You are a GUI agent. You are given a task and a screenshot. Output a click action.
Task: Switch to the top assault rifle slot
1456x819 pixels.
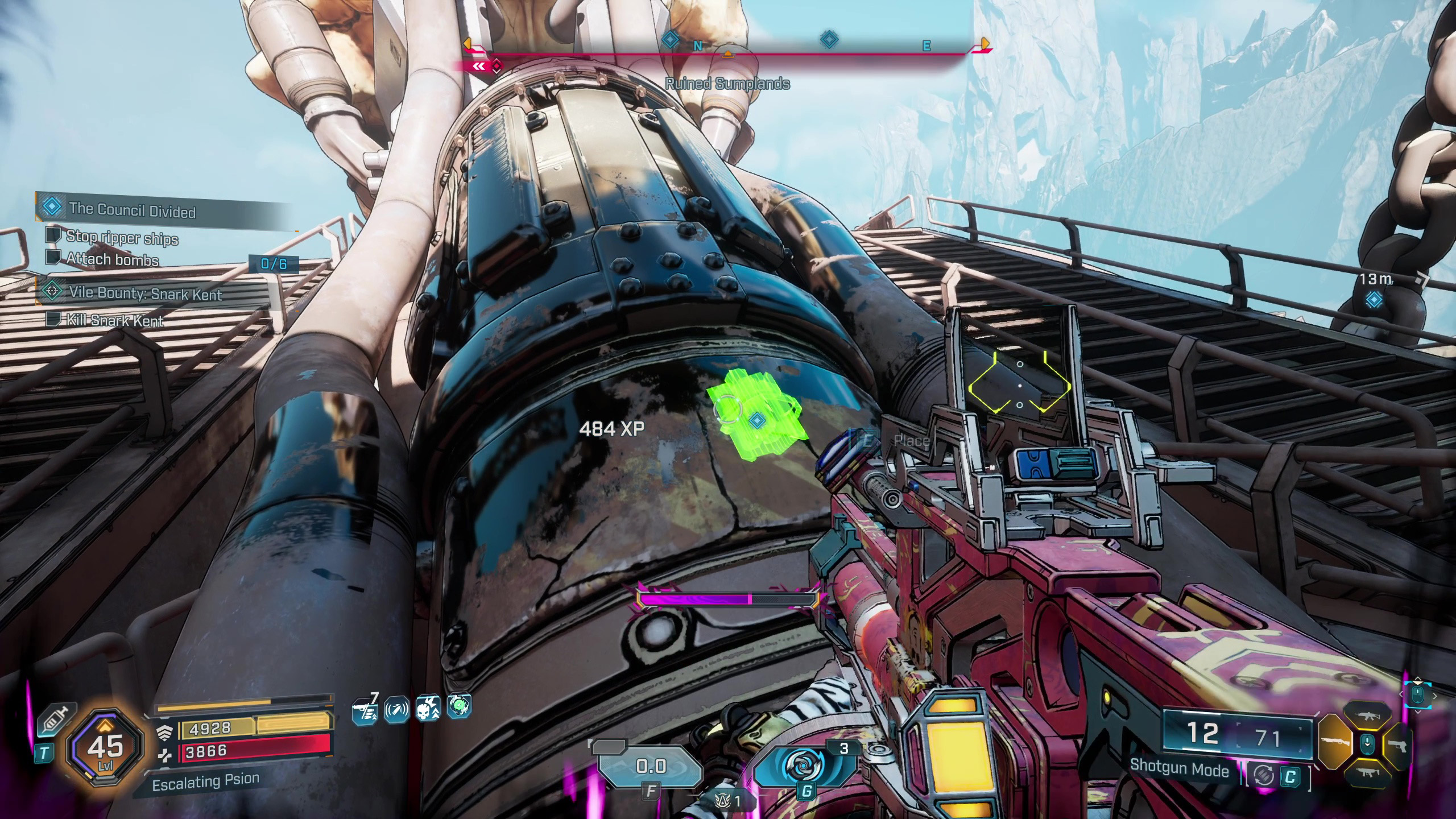(1366, 716)
